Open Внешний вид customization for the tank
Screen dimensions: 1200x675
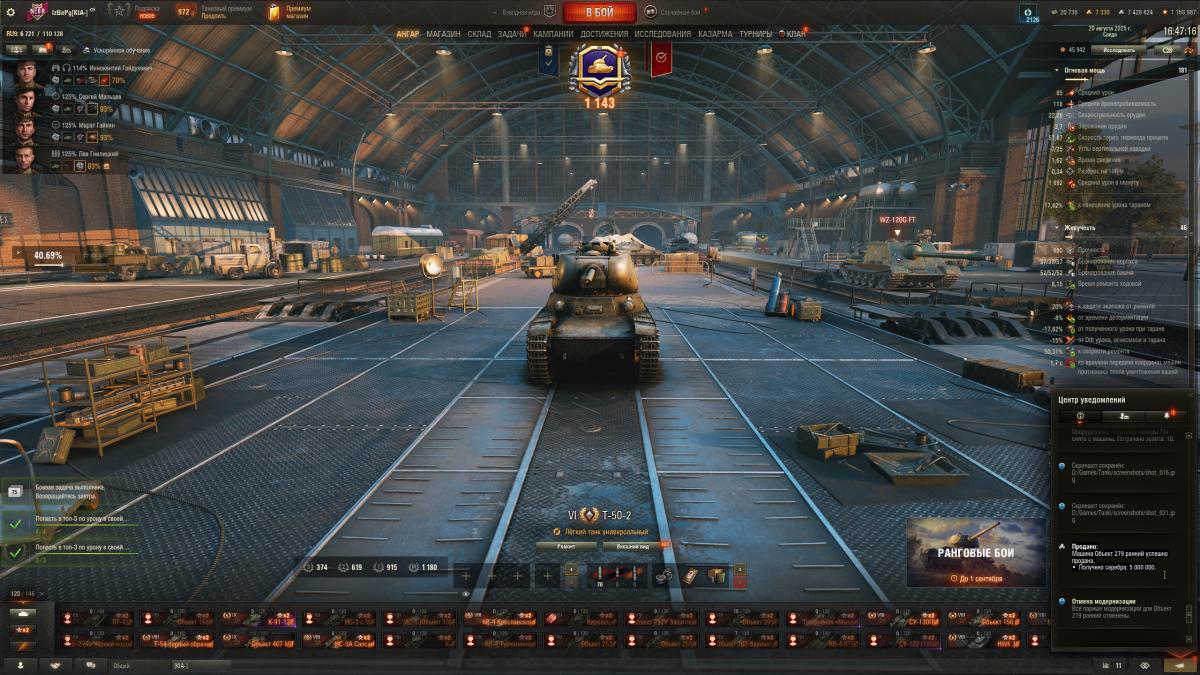pyautogui.click(x=633, y=546)
